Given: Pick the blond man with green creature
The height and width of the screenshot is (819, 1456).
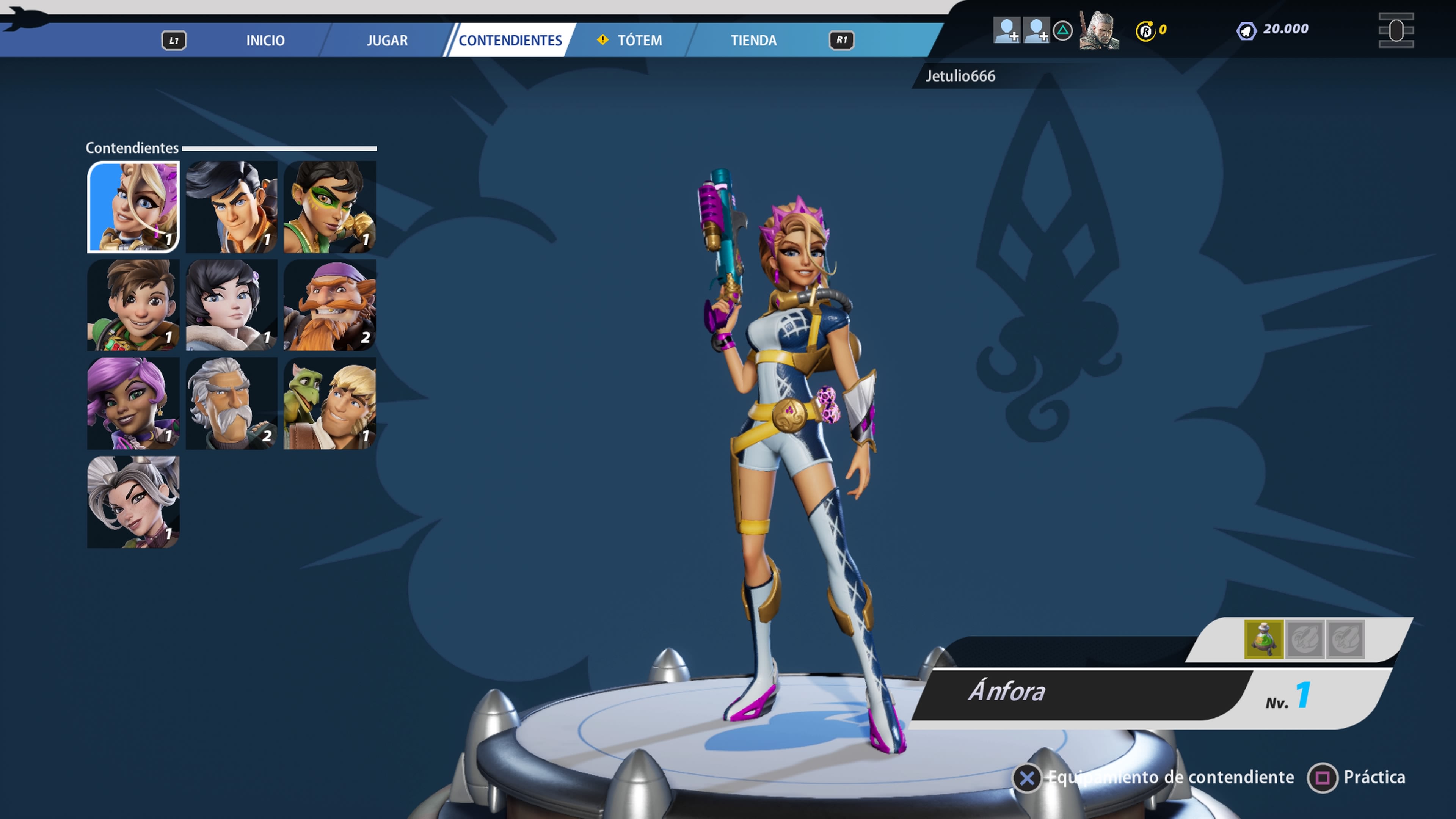Looking at the screenshot, I should tap(329, 403).
